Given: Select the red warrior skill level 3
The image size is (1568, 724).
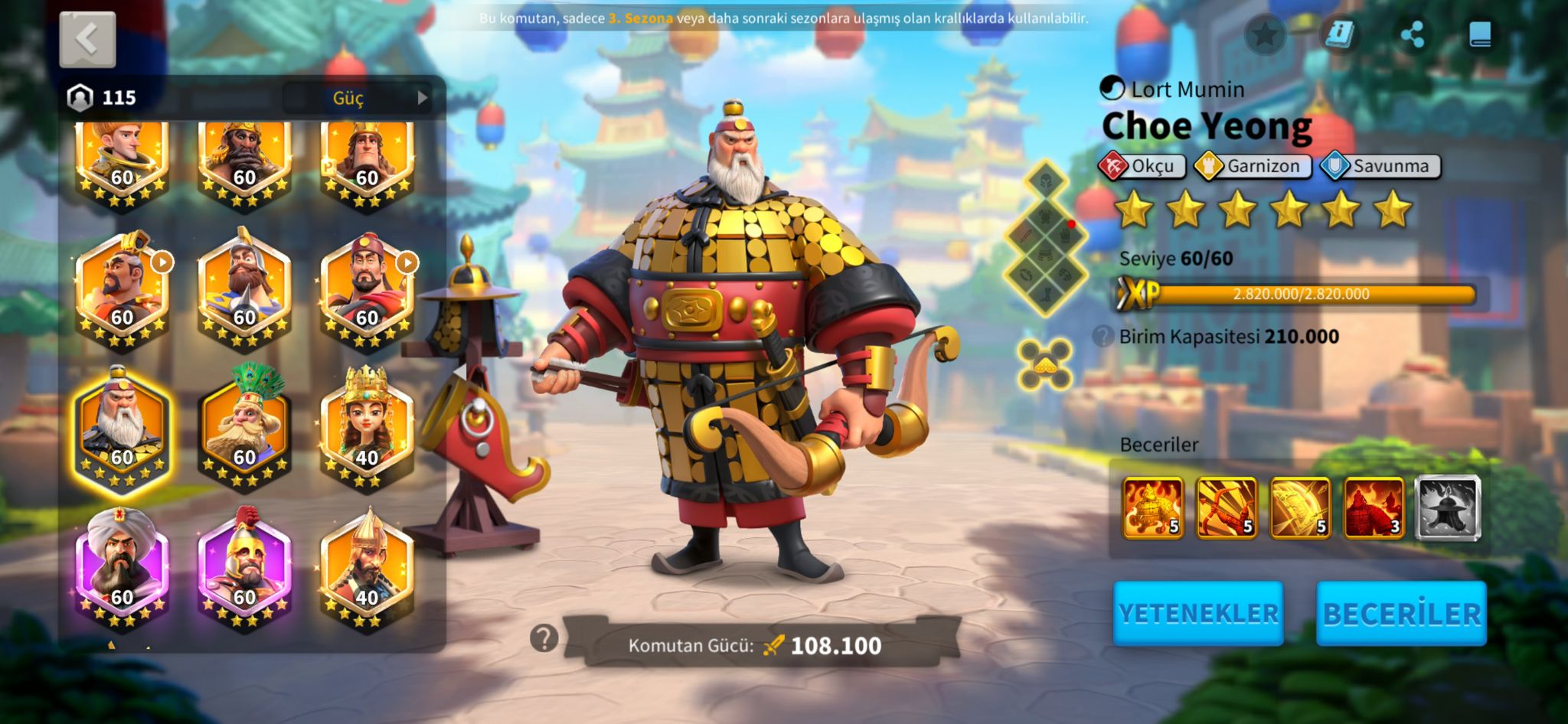Looking at the screenshot, I should point(1374,507).
